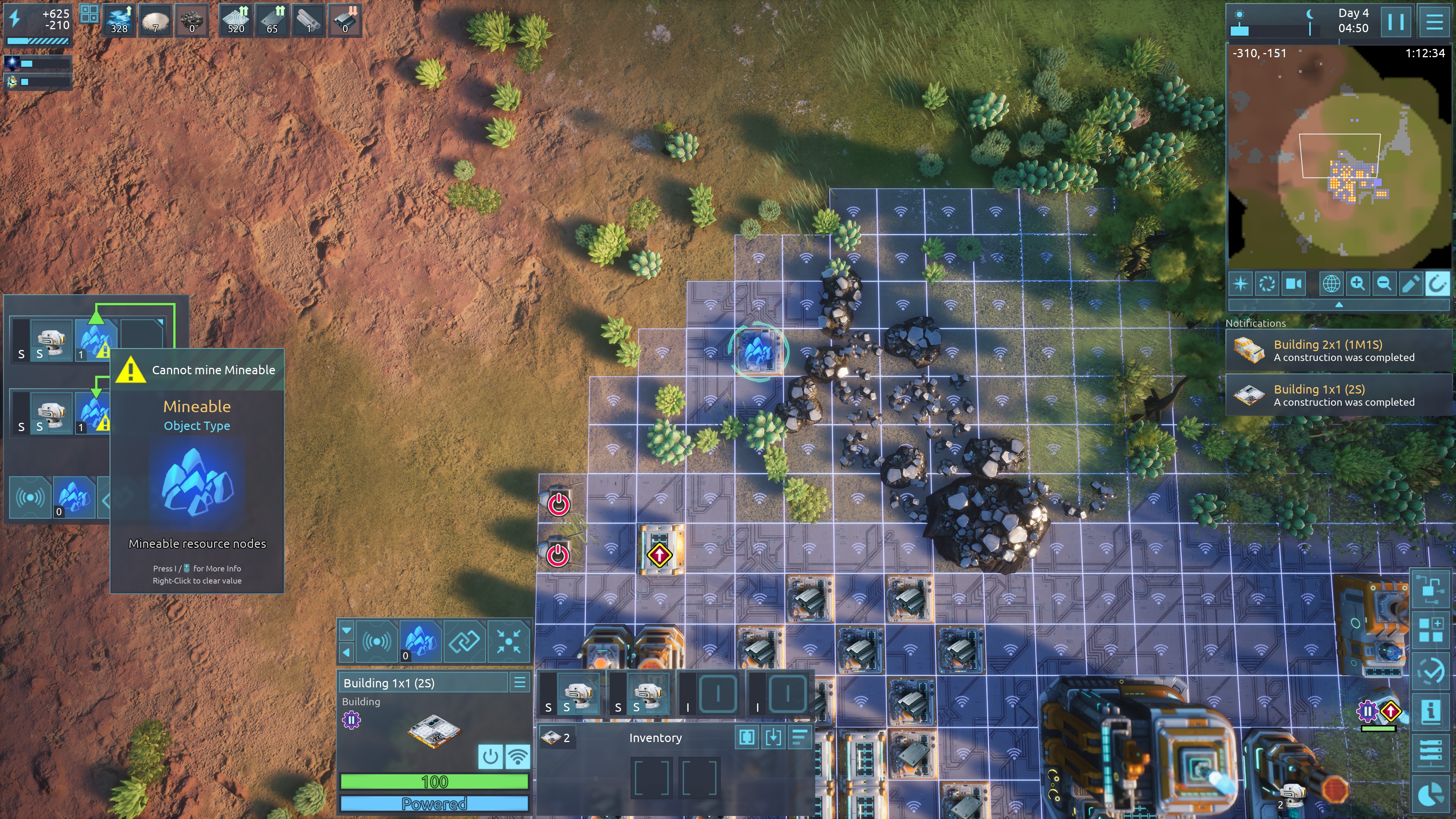
Task: Zoom out on the minimap
Action: (1384, 284)
